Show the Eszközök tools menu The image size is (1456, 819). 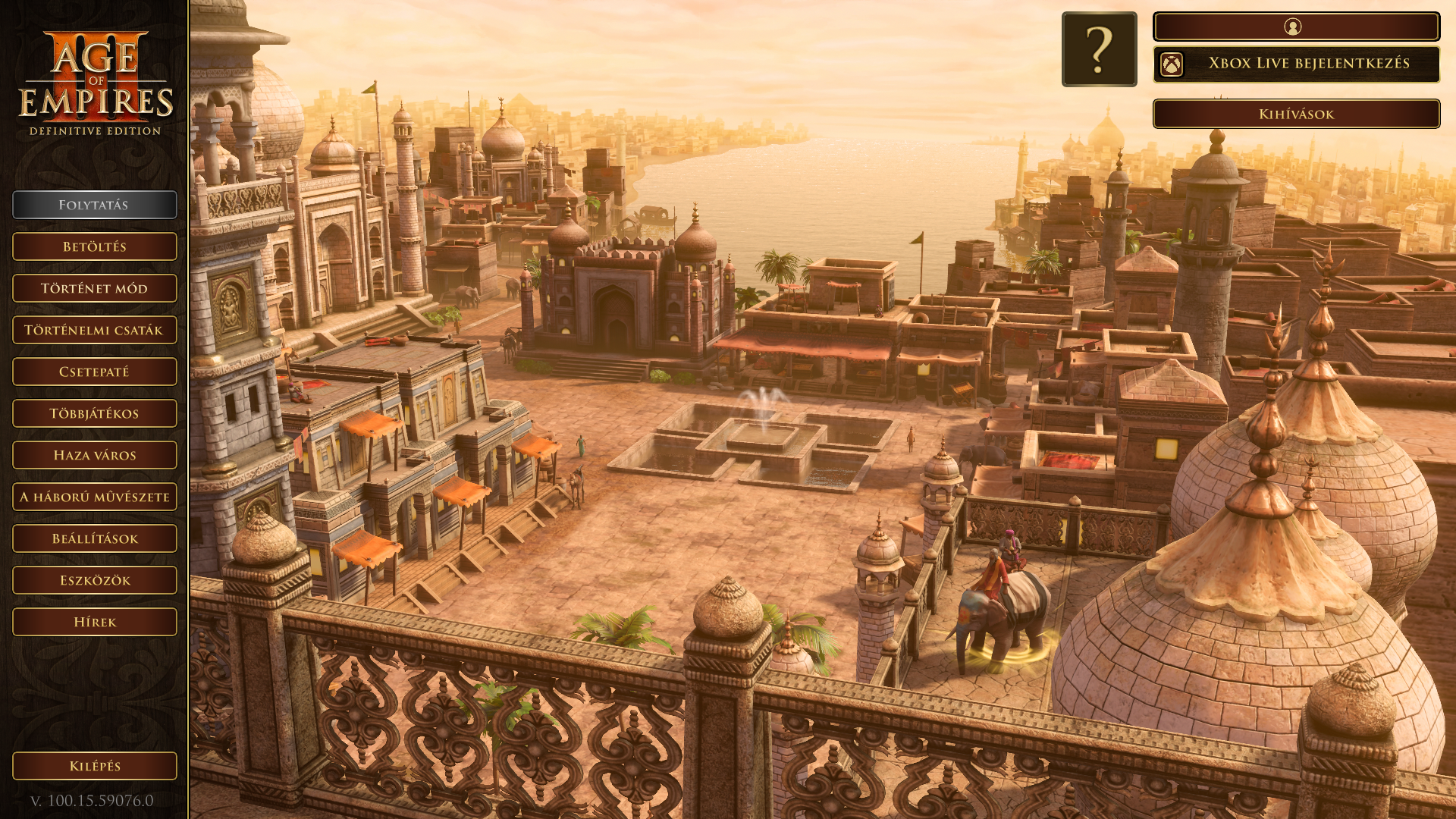pos(95,580)
